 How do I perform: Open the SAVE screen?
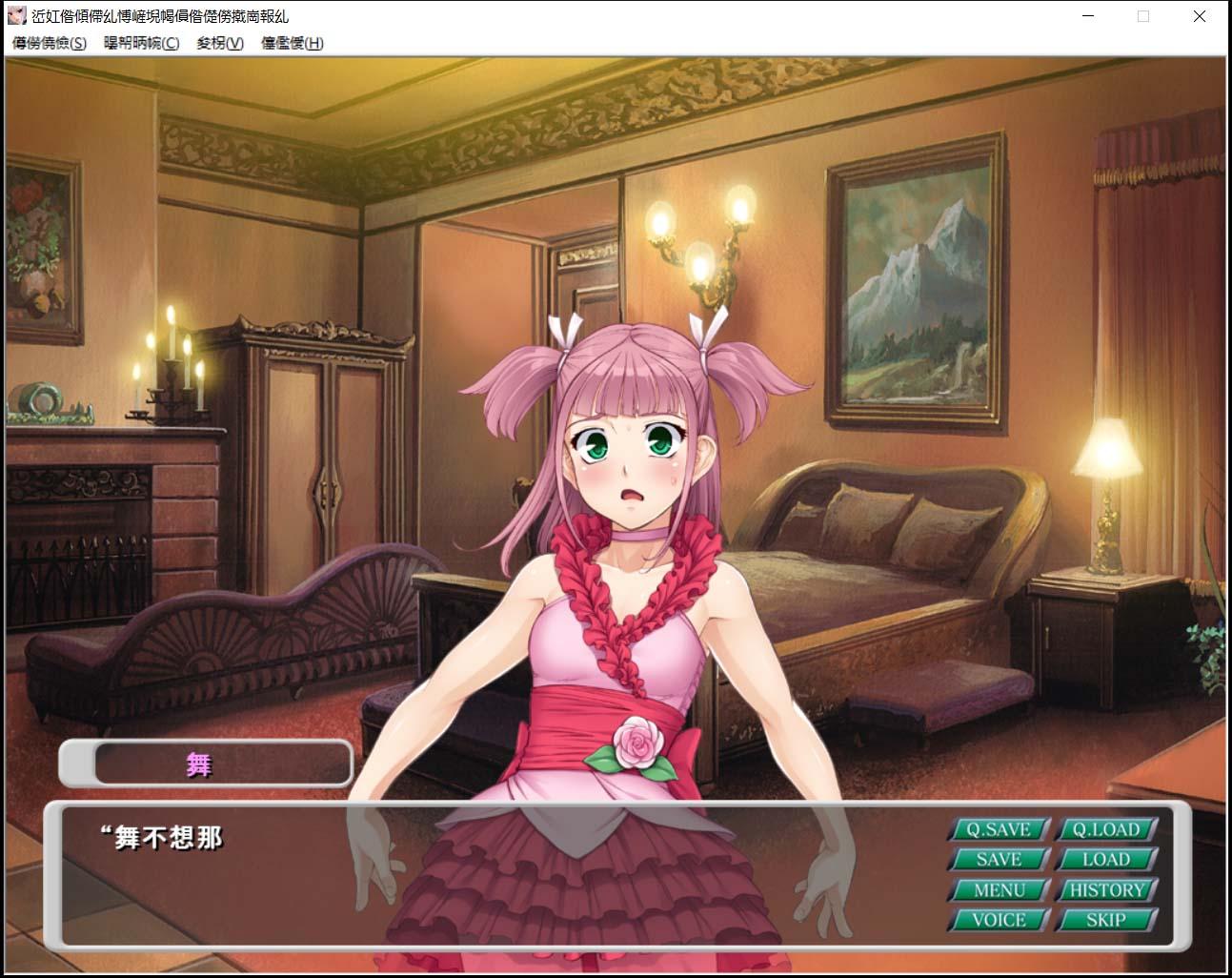click(x=999, y=860)
